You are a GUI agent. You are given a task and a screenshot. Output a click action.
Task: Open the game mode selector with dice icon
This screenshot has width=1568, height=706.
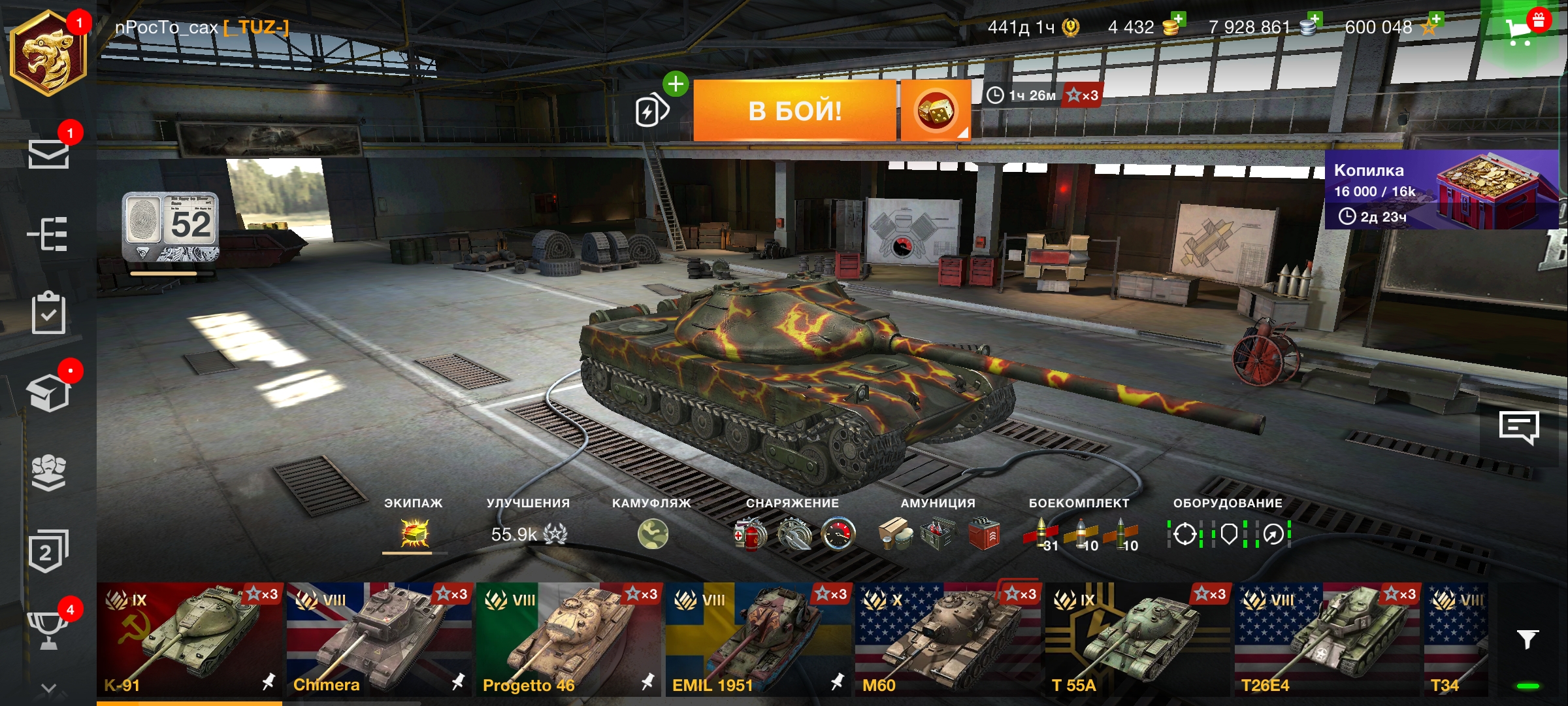click(x=935, y=110)
